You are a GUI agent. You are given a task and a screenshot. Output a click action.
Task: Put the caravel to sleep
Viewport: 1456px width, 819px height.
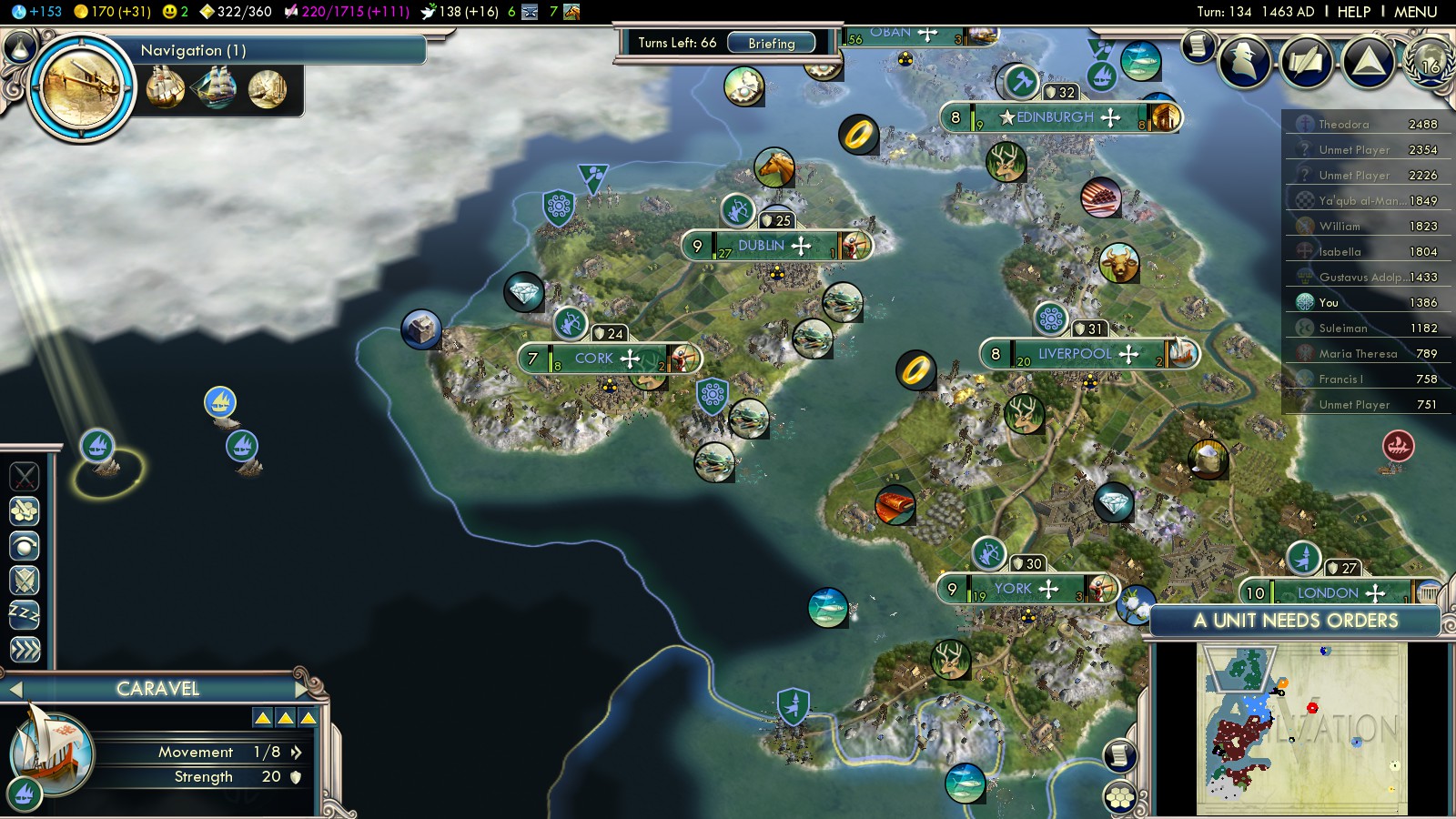(x=25, y=614)
